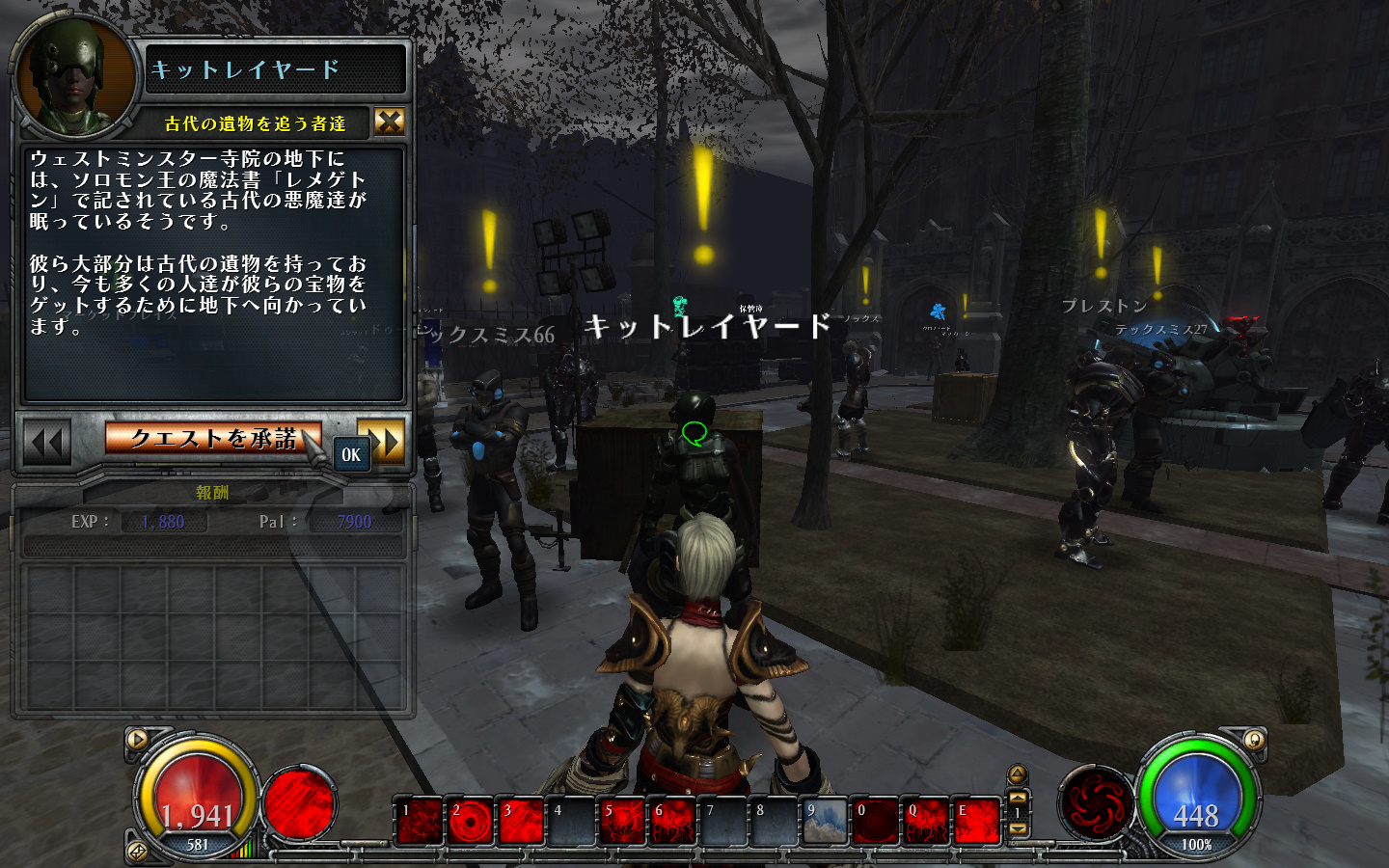
Task: Click the round red orb beside health globe
Action: (299, 802)
